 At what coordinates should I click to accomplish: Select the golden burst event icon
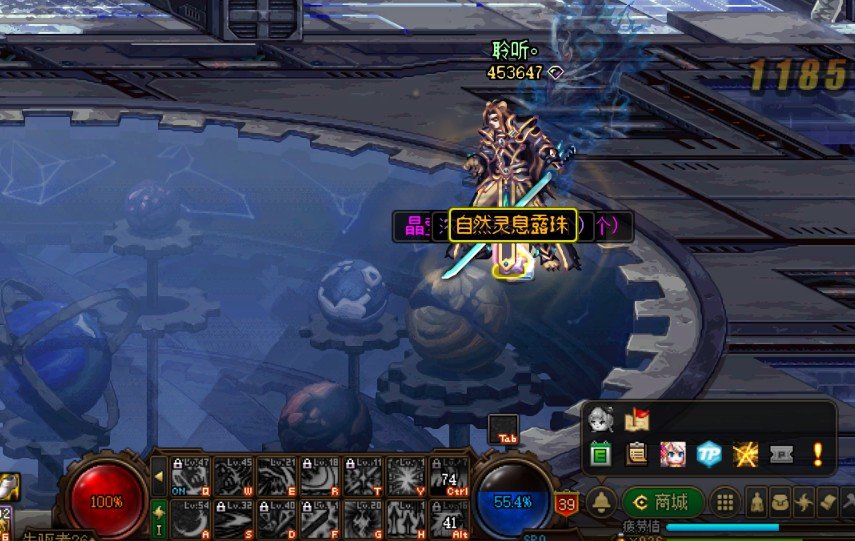(x=745, y=454)
